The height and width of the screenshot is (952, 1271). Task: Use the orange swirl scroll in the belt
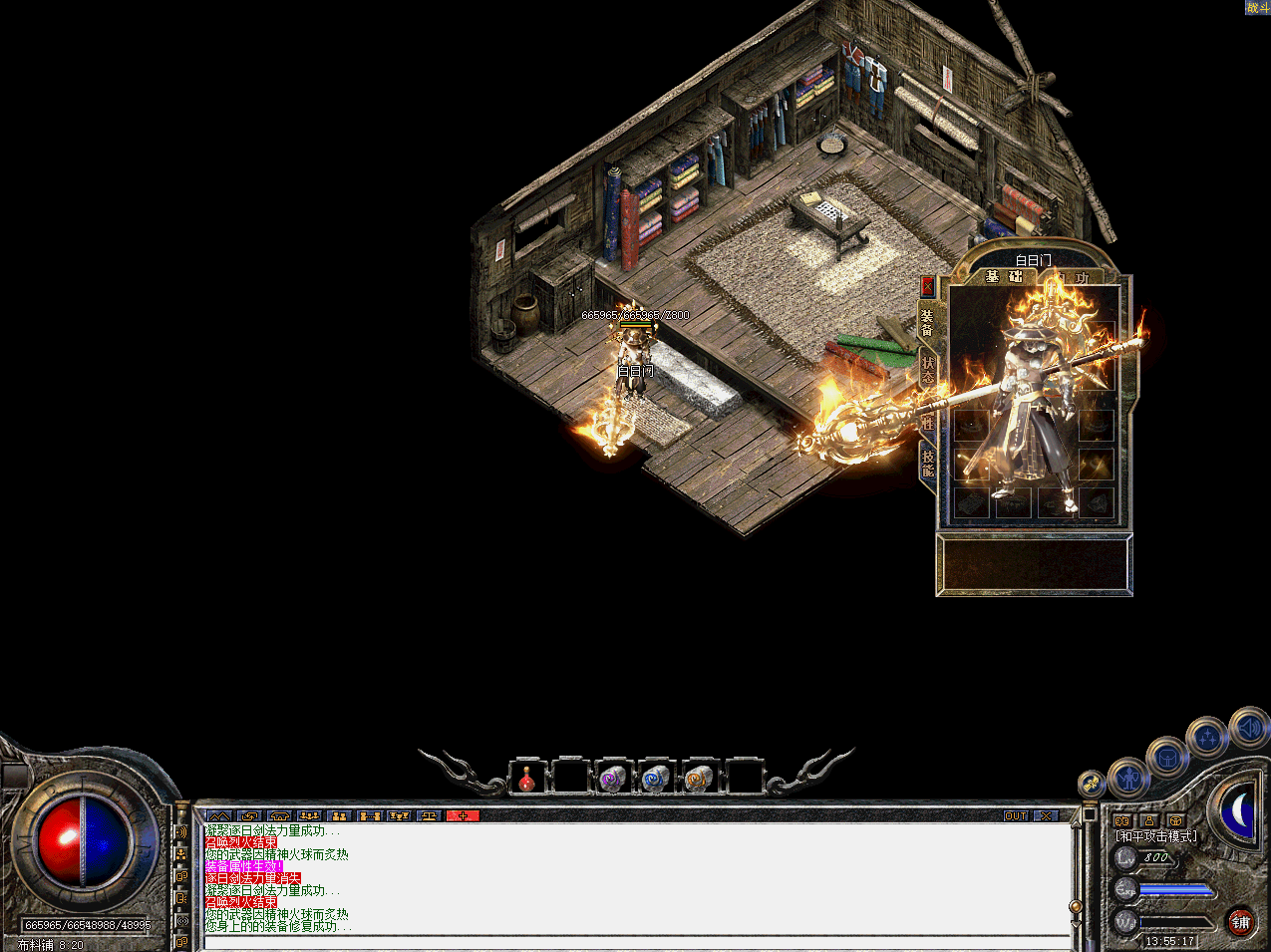(698, 779)
